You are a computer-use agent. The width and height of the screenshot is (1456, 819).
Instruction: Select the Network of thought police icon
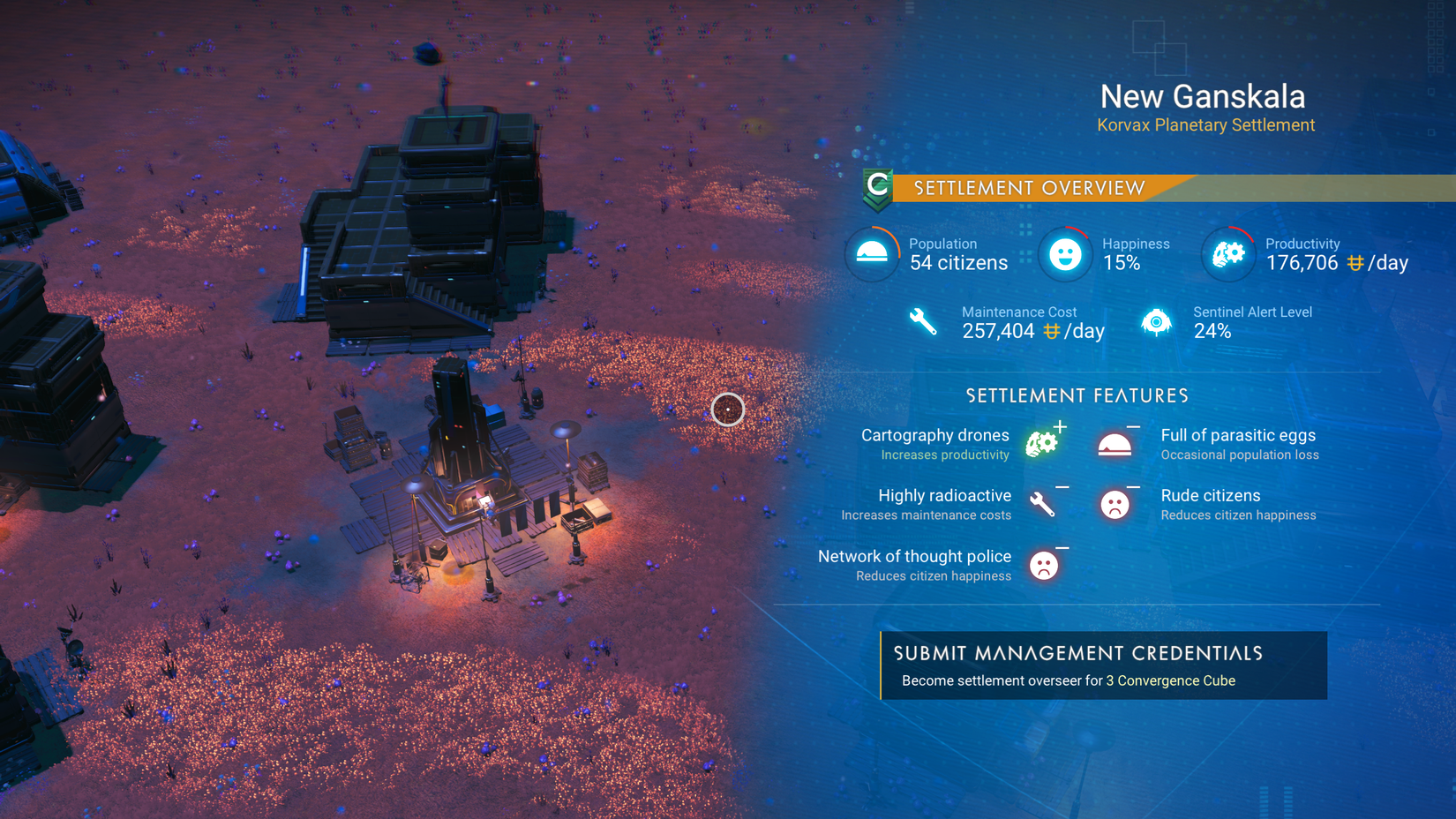point(1042,566)
